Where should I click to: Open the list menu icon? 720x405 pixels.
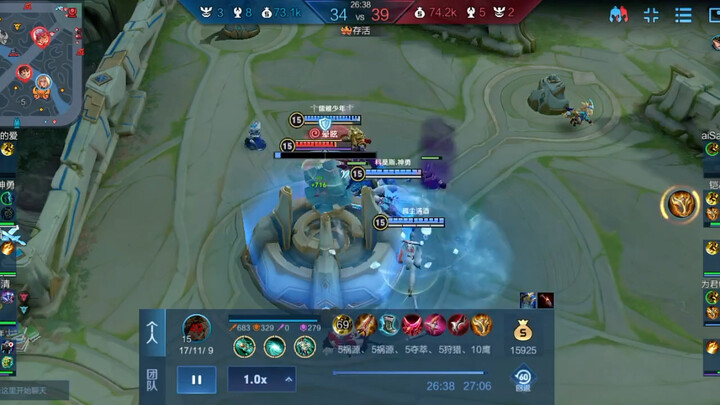[x=684, y=15]
